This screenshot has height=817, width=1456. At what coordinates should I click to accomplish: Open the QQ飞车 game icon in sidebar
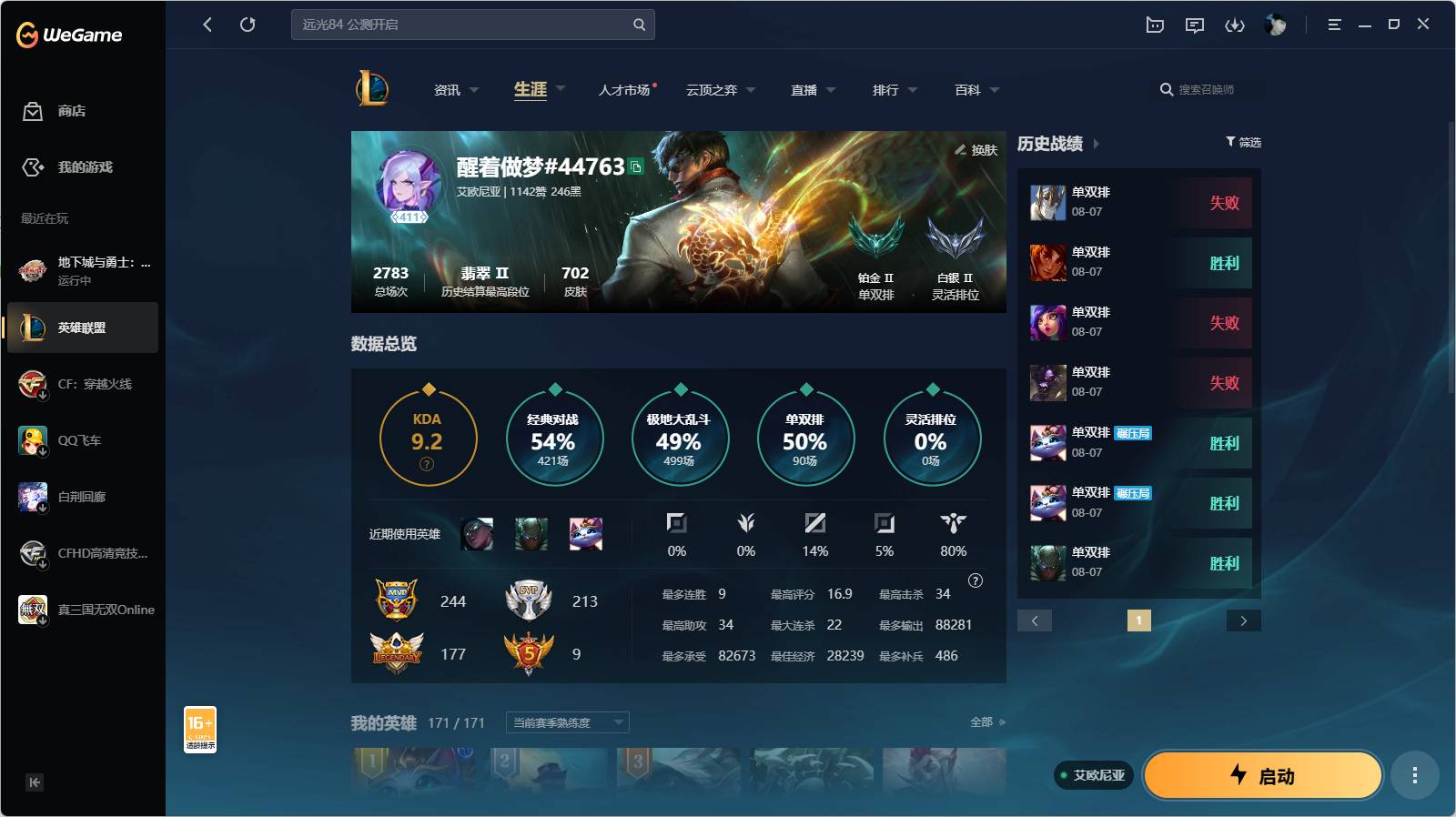pos(33,440)
